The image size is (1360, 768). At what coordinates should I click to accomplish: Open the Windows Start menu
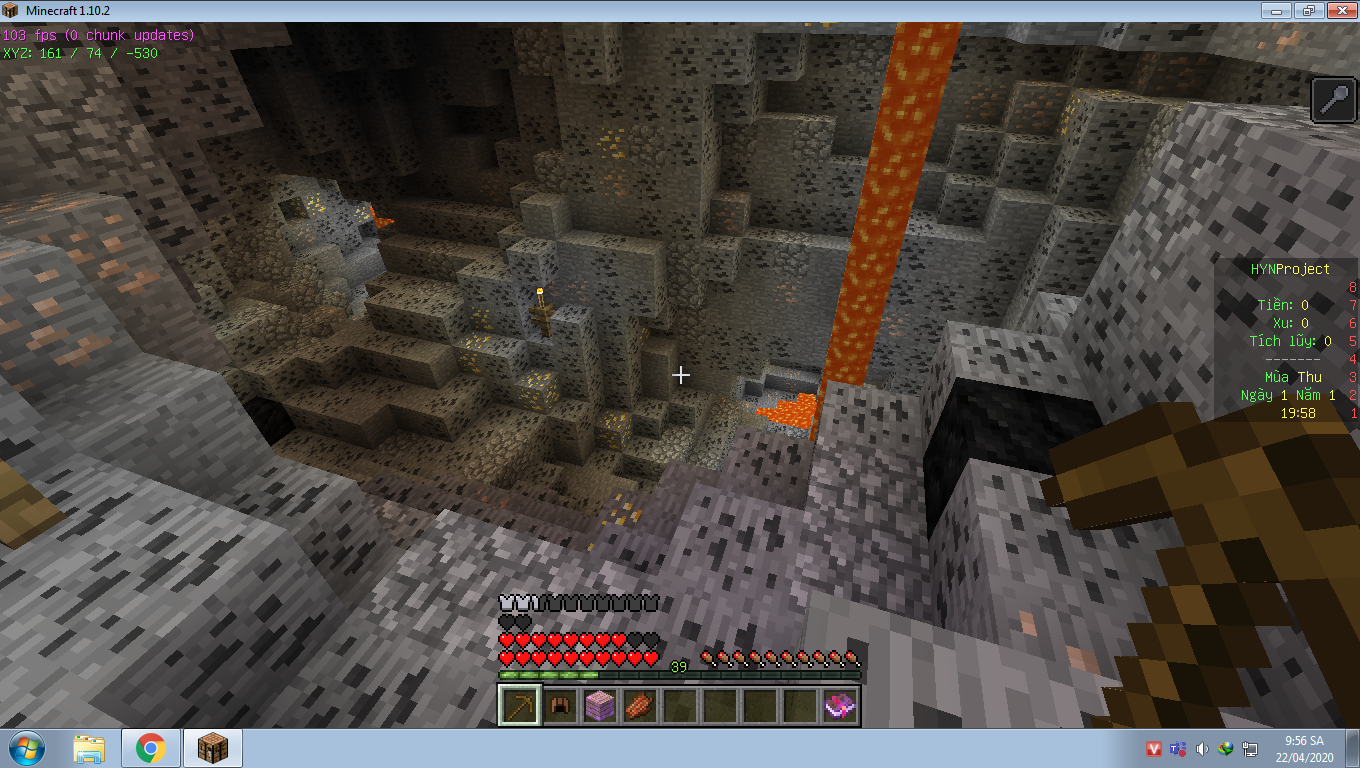(24, 748)
